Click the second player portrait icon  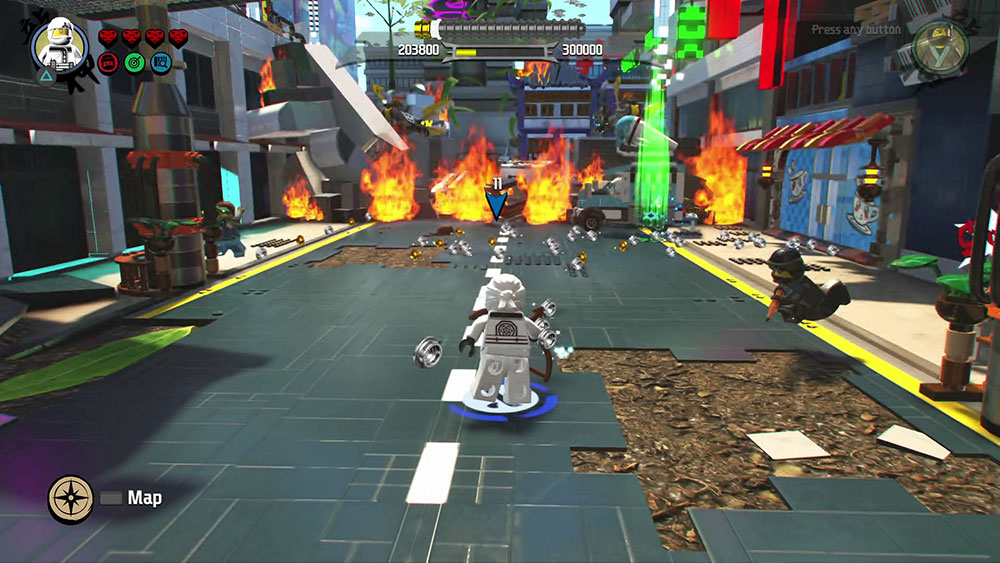coord(940,44)
